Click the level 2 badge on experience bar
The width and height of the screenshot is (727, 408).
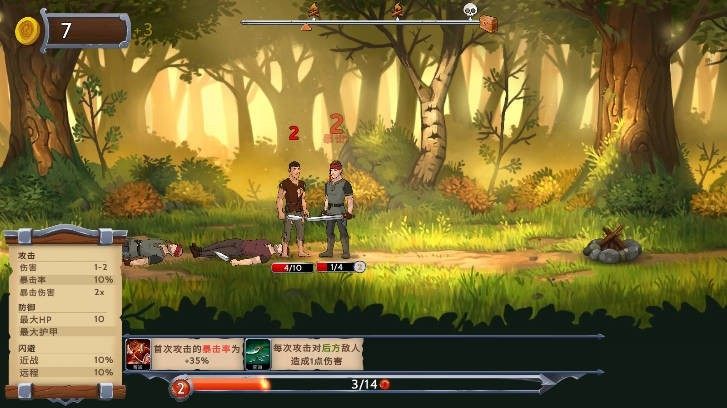click(181, 387)
